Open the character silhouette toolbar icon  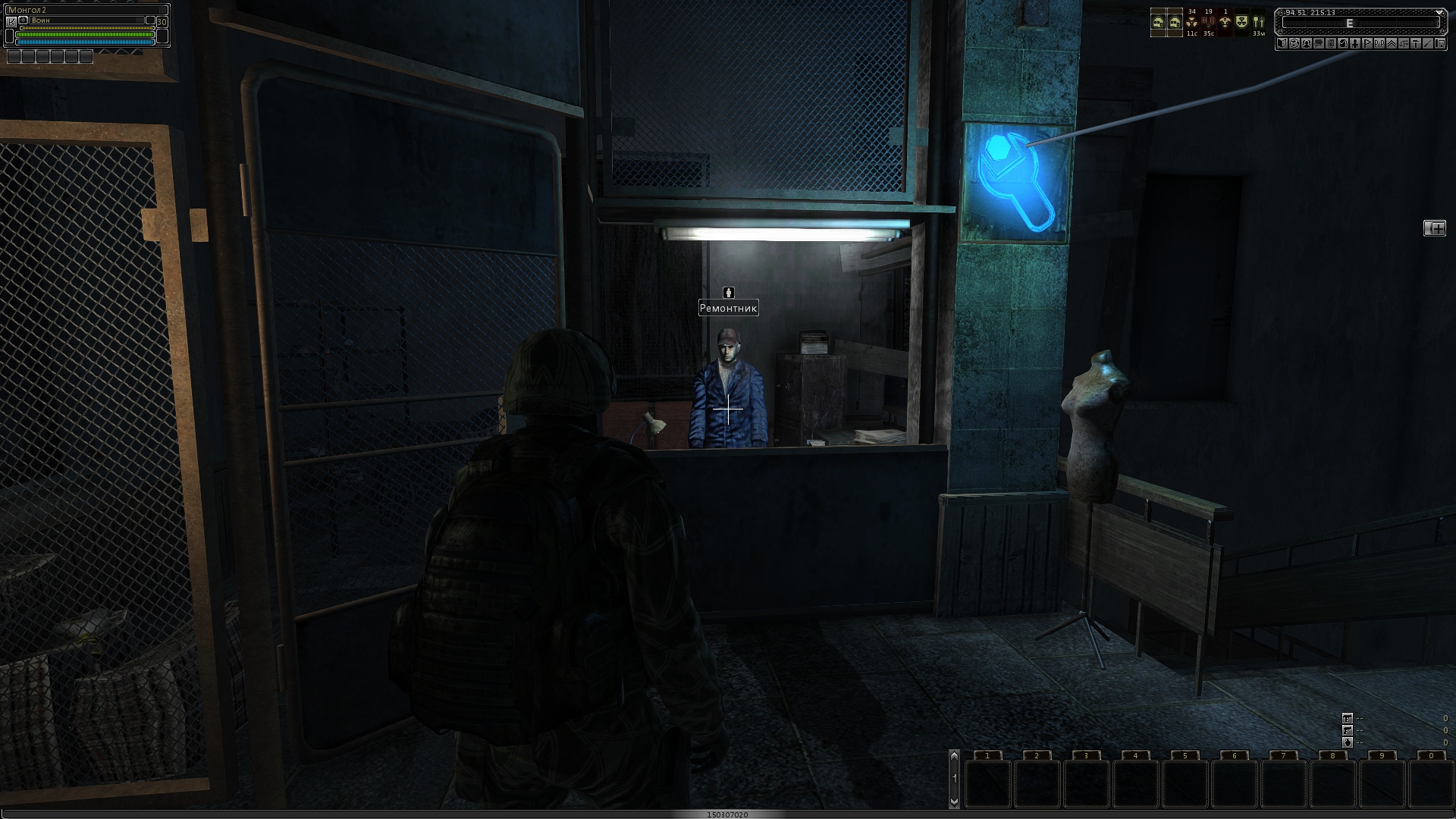pos(1355,43)
